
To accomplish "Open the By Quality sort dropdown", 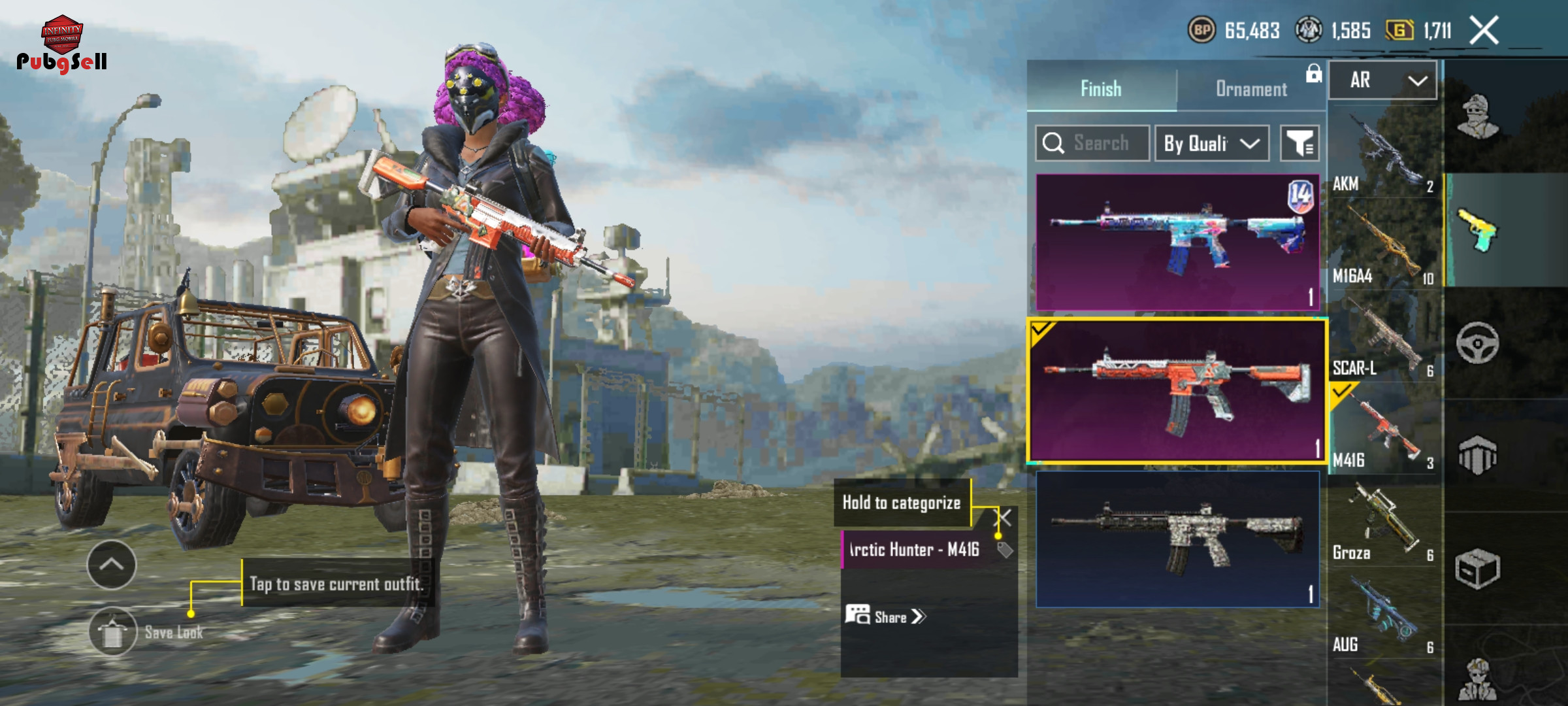I will click(1211, 143).
